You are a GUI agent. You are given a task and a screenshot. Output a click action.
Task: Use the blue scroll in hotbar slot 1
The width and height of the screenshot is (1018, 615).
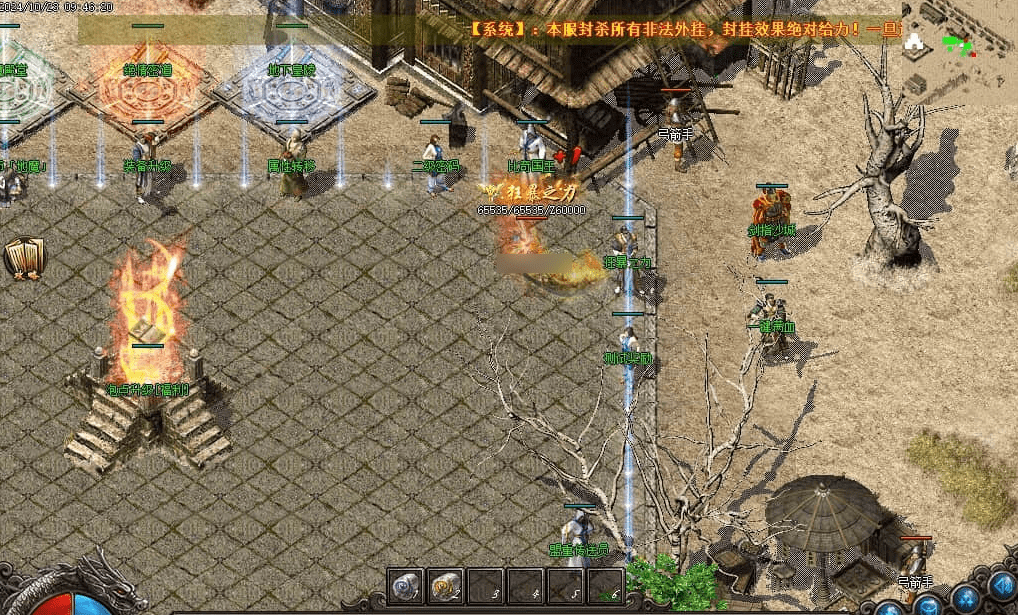[x=406, y=586]
